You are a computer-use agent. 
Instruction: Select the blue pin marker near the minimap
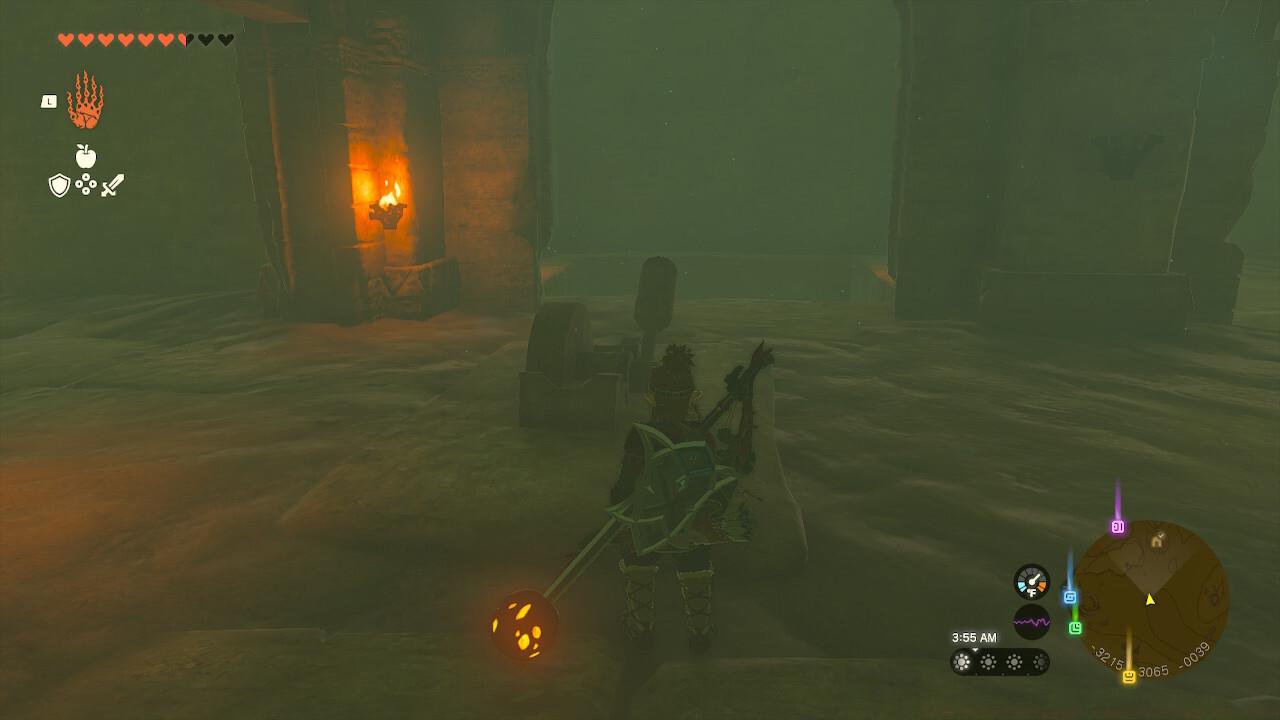pos(1069,597)
